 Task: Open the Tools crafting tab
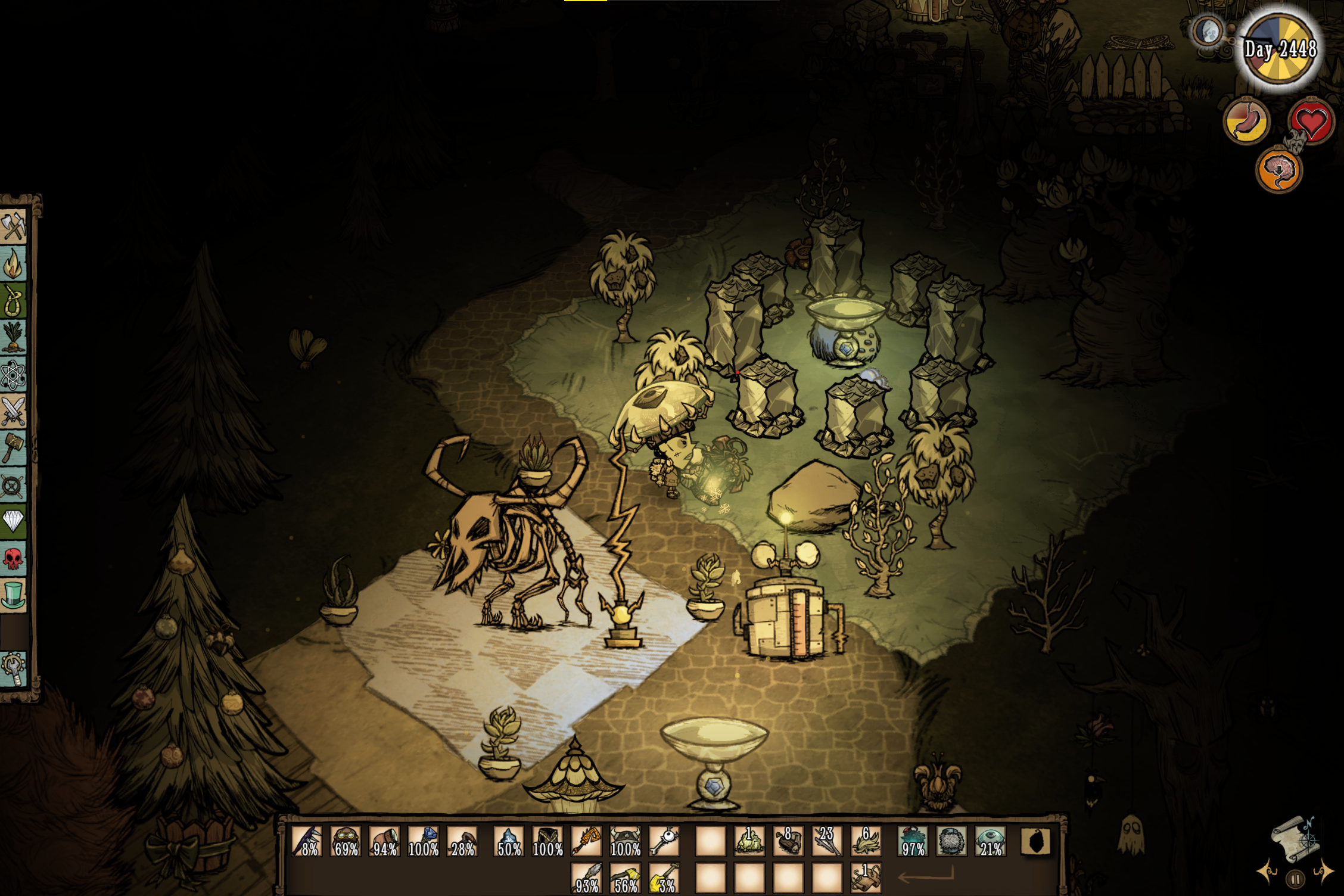tap(13, 226)
